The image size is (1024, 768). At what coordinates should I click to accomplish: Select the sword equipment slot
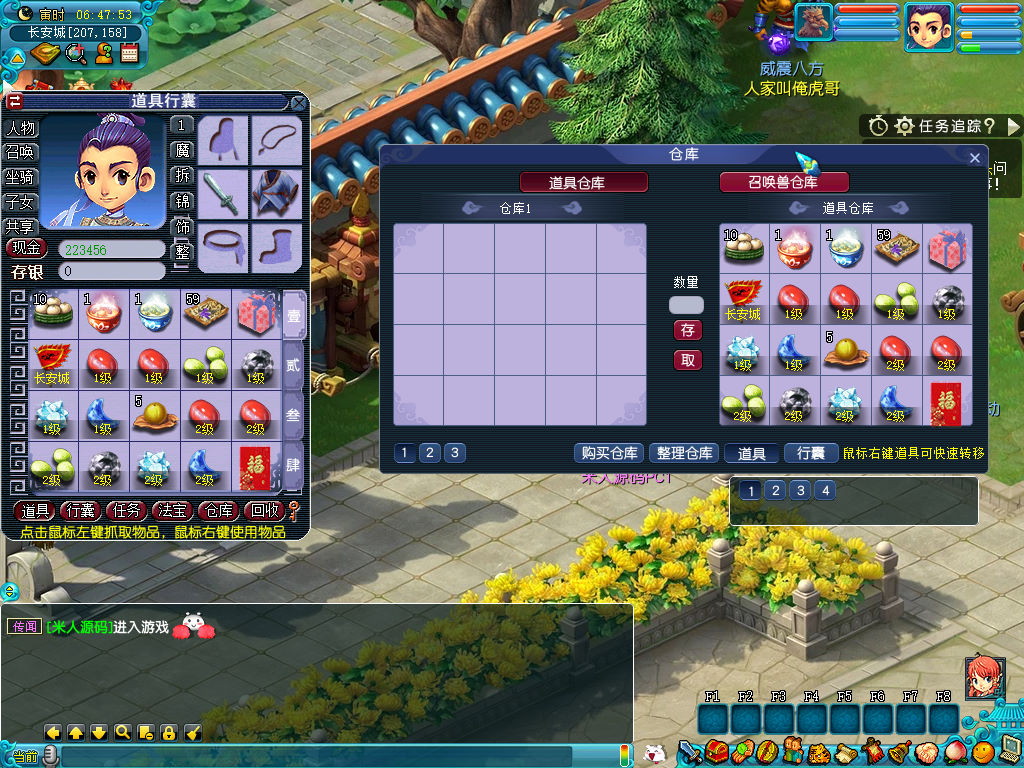point(222,193)
